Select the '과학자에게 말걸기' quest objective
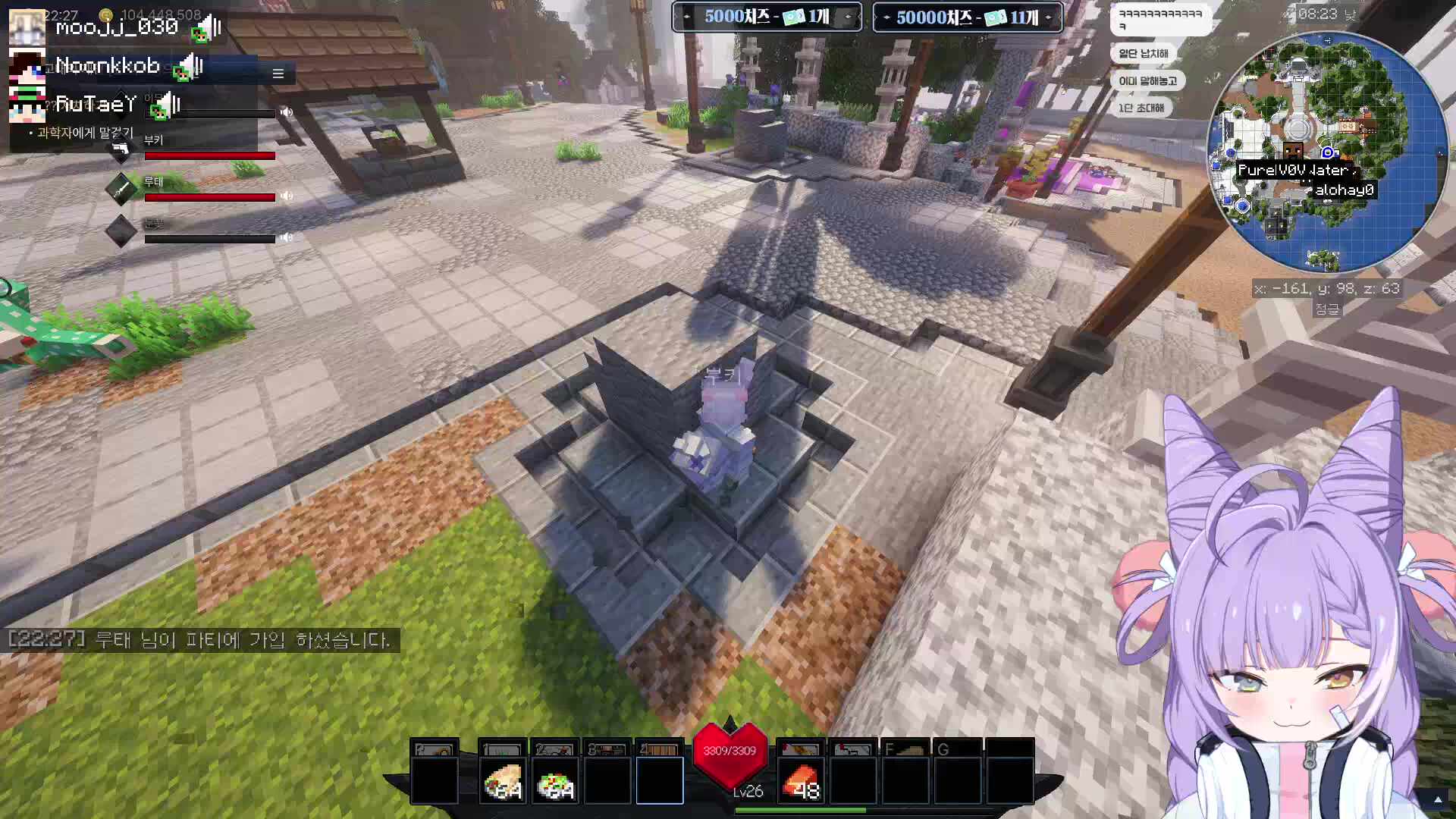This screenshot has width=1456, height=819. point(85,133)
